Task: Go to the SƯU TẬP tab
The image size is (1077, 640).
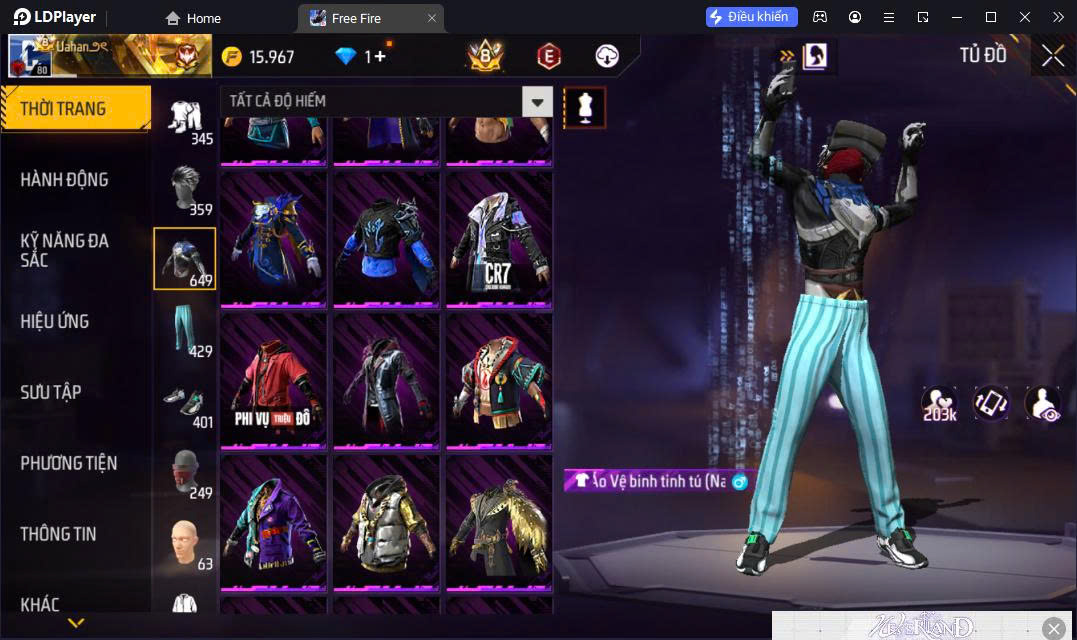Action: pyautogui.click(x=51, y=392)
